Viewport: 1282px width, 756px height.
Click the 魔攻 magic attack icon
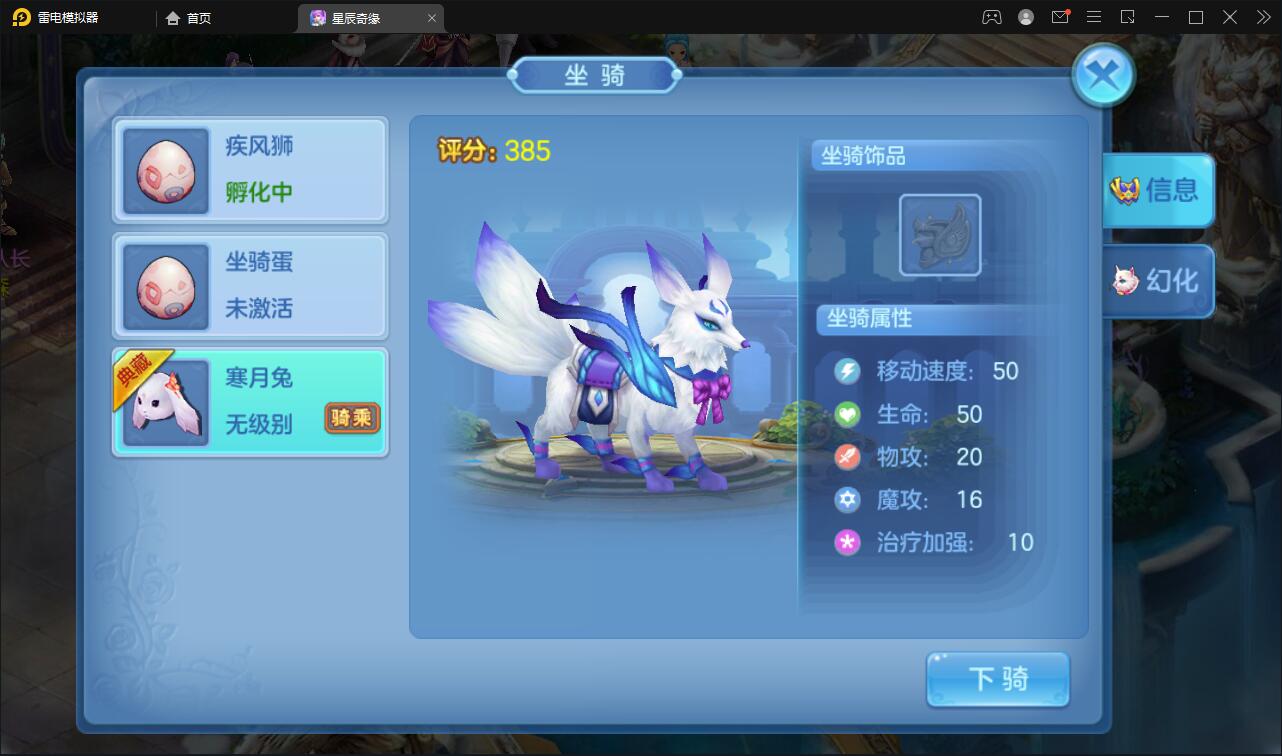[847, 500]
